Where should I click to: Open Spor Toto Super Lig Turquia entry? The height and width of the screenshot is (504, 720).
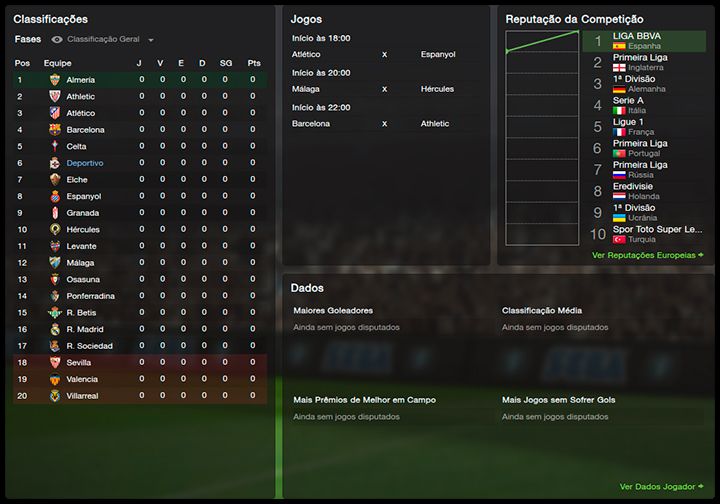pyautogui.click(x=650, y=234)
